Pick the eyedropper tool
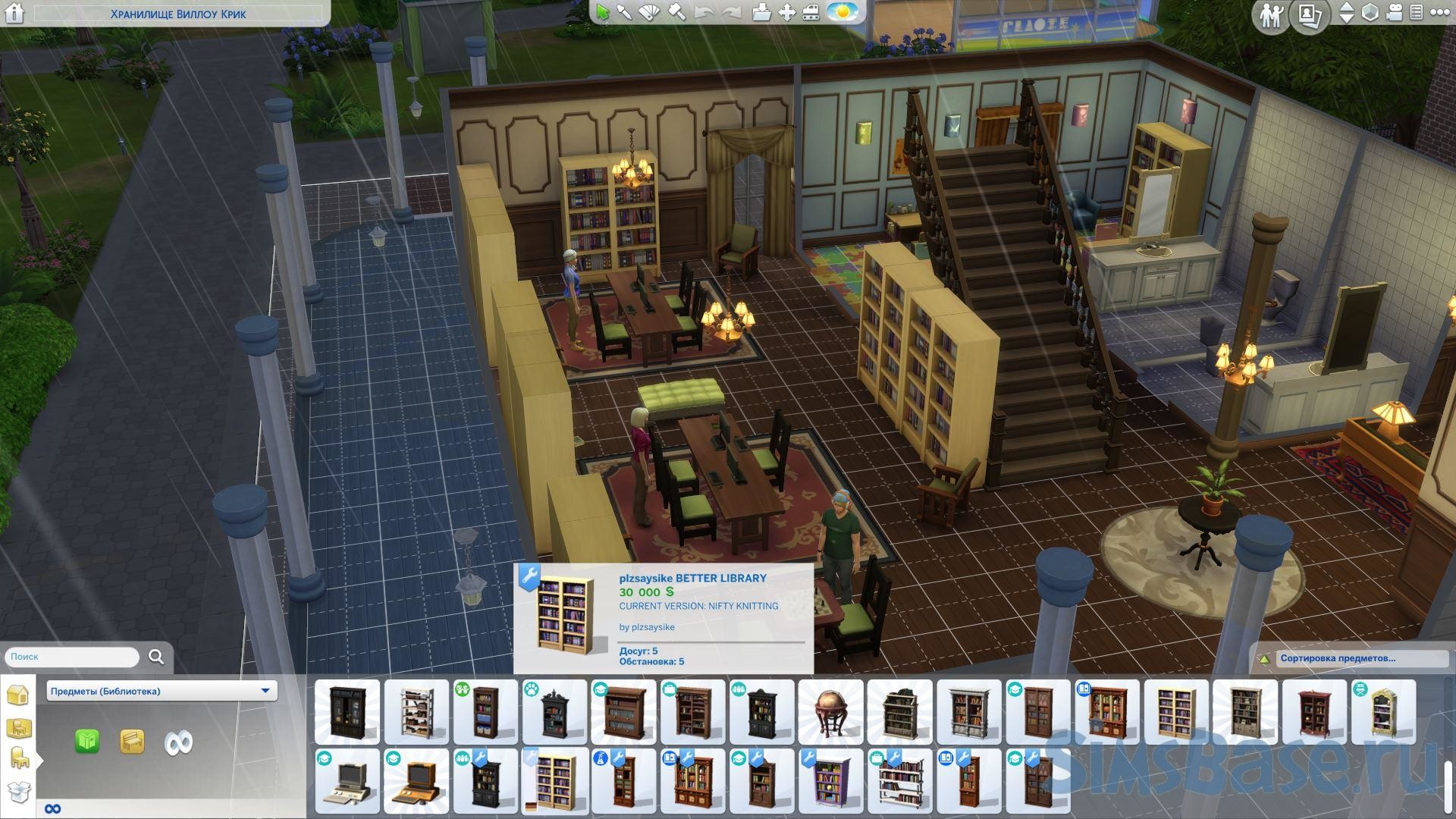This screenshot has width=1456, height=819. pyautogui.click(x=625, y=13)
